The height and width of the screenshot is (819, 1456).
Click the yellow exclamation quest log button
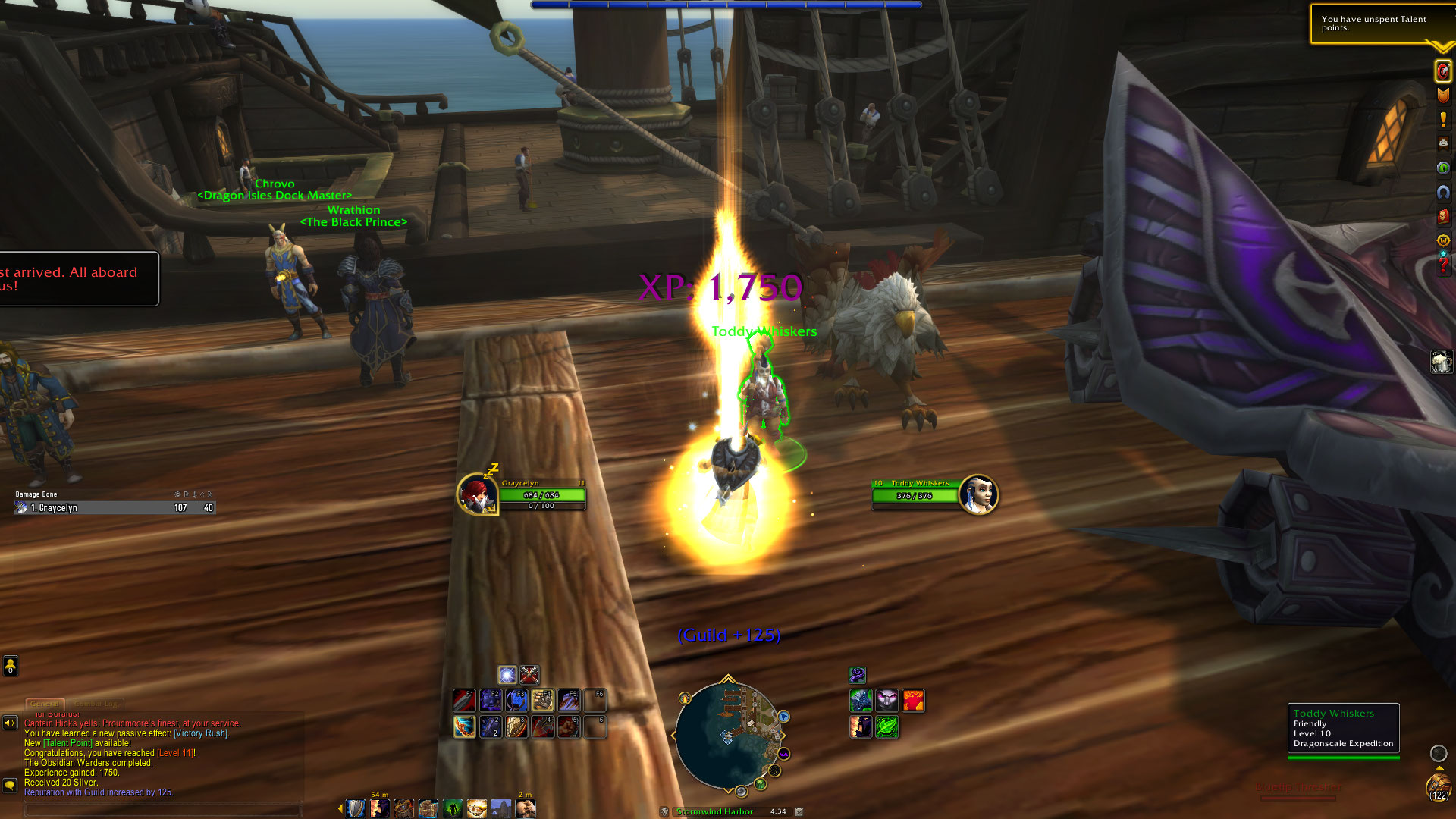[1442, 120]
